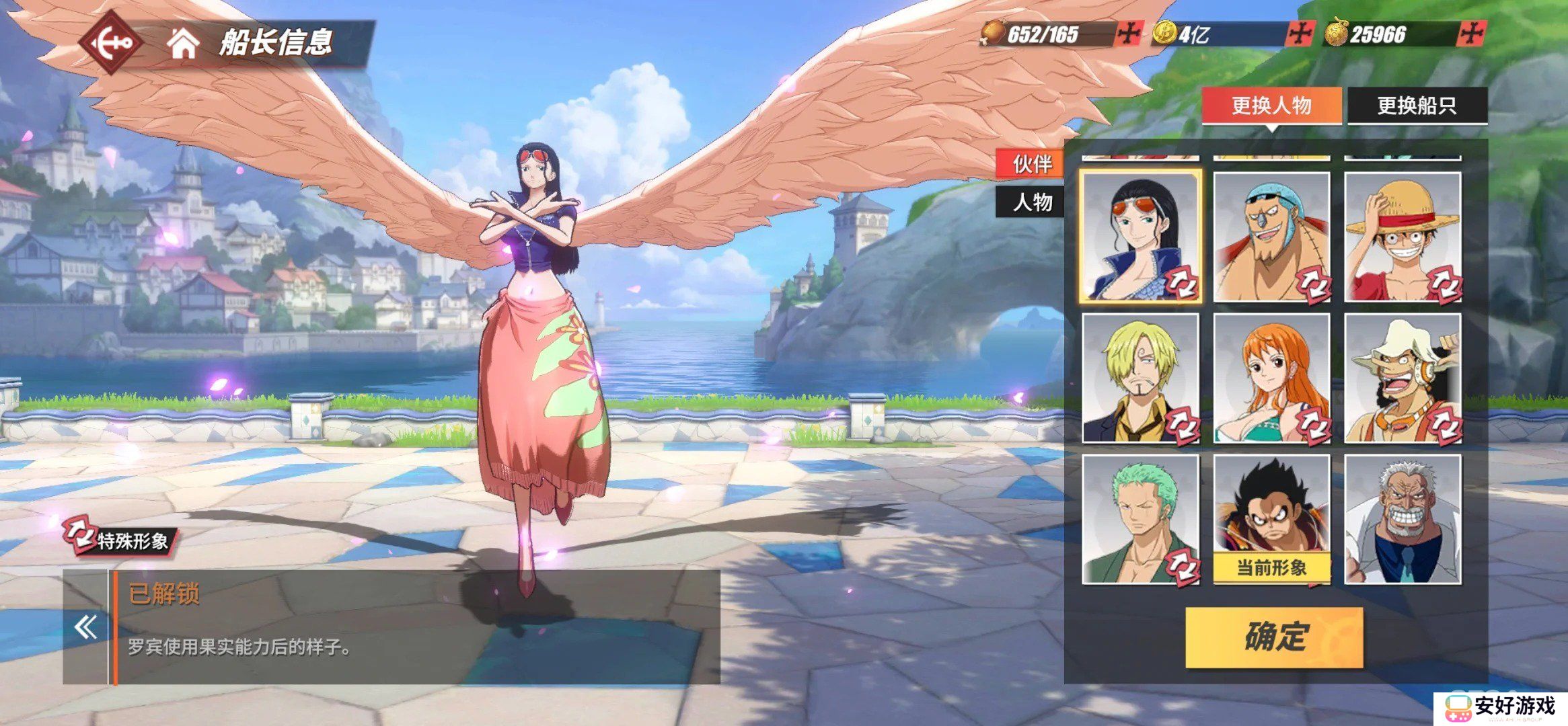Select the 伙伴 side category
The image size is (1568, 726).
tap(1032, 163)
